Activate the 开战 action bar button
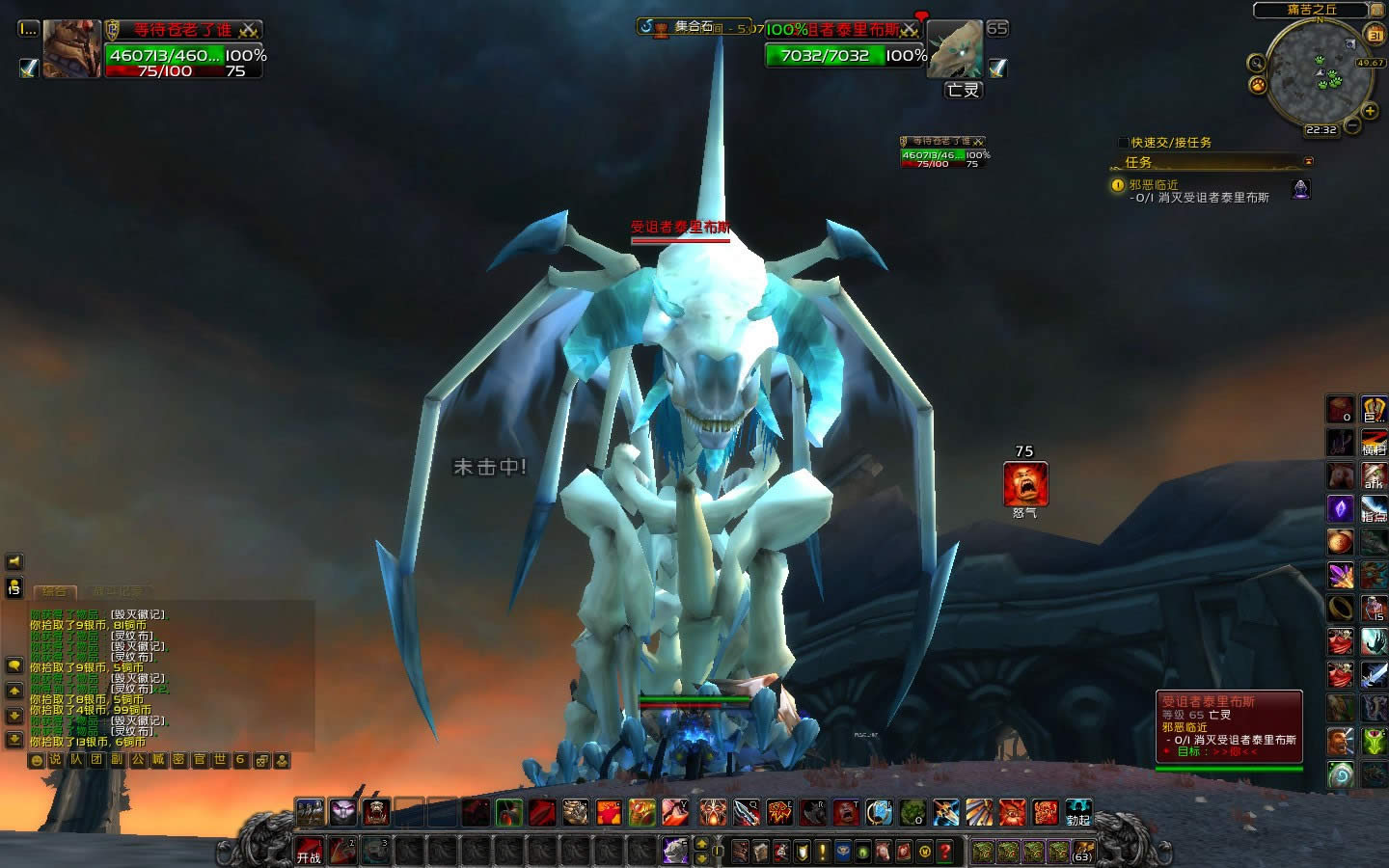Viewport: 1389px width, 868px height. [309, 851]
